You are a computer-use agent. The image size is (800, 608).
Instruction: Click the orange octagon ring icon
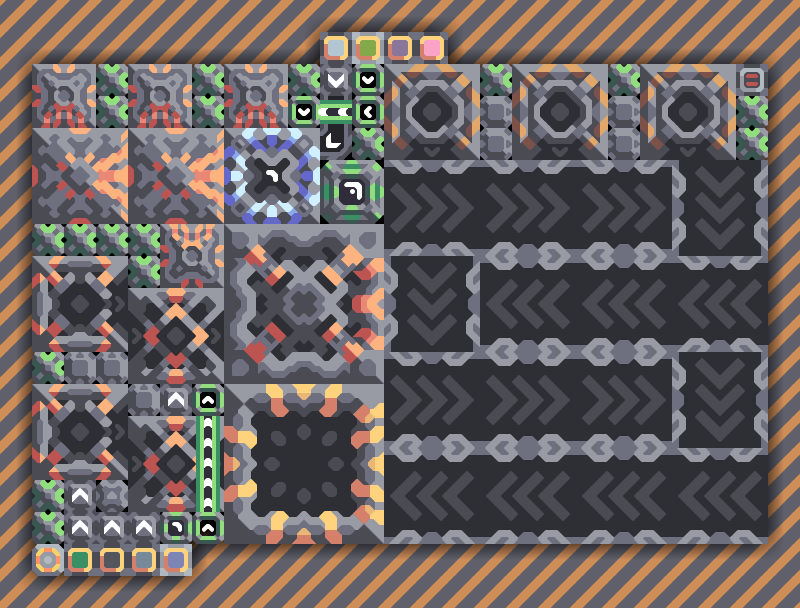pos(48,560)
